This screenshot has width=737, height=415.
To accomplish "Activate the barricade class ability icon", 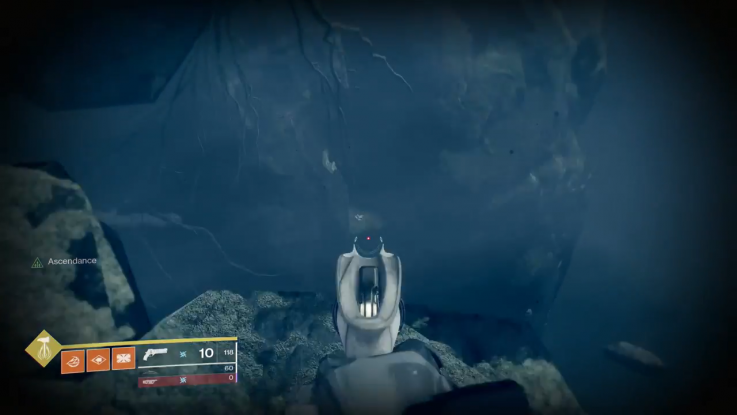I will pyautogui.click(x=123, y=359).
